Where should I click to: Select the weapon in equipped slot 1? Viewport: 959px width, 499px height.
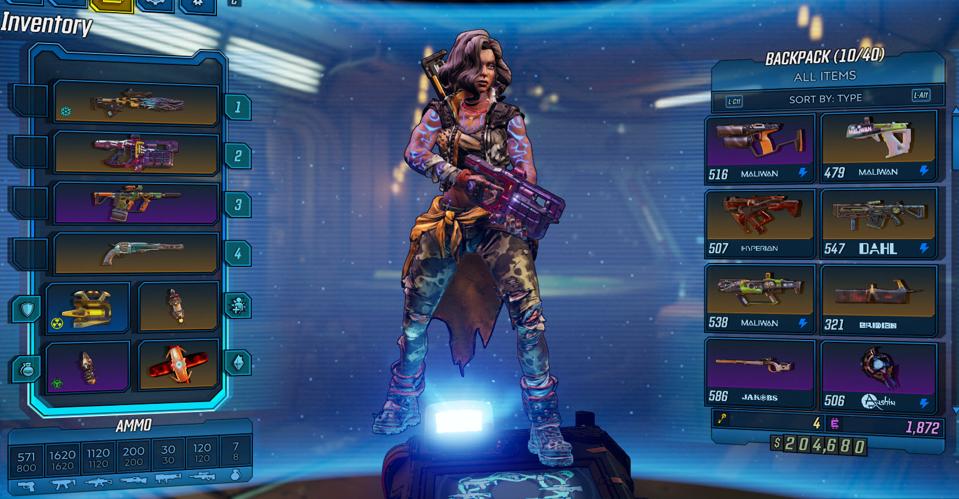pos(135,104)
